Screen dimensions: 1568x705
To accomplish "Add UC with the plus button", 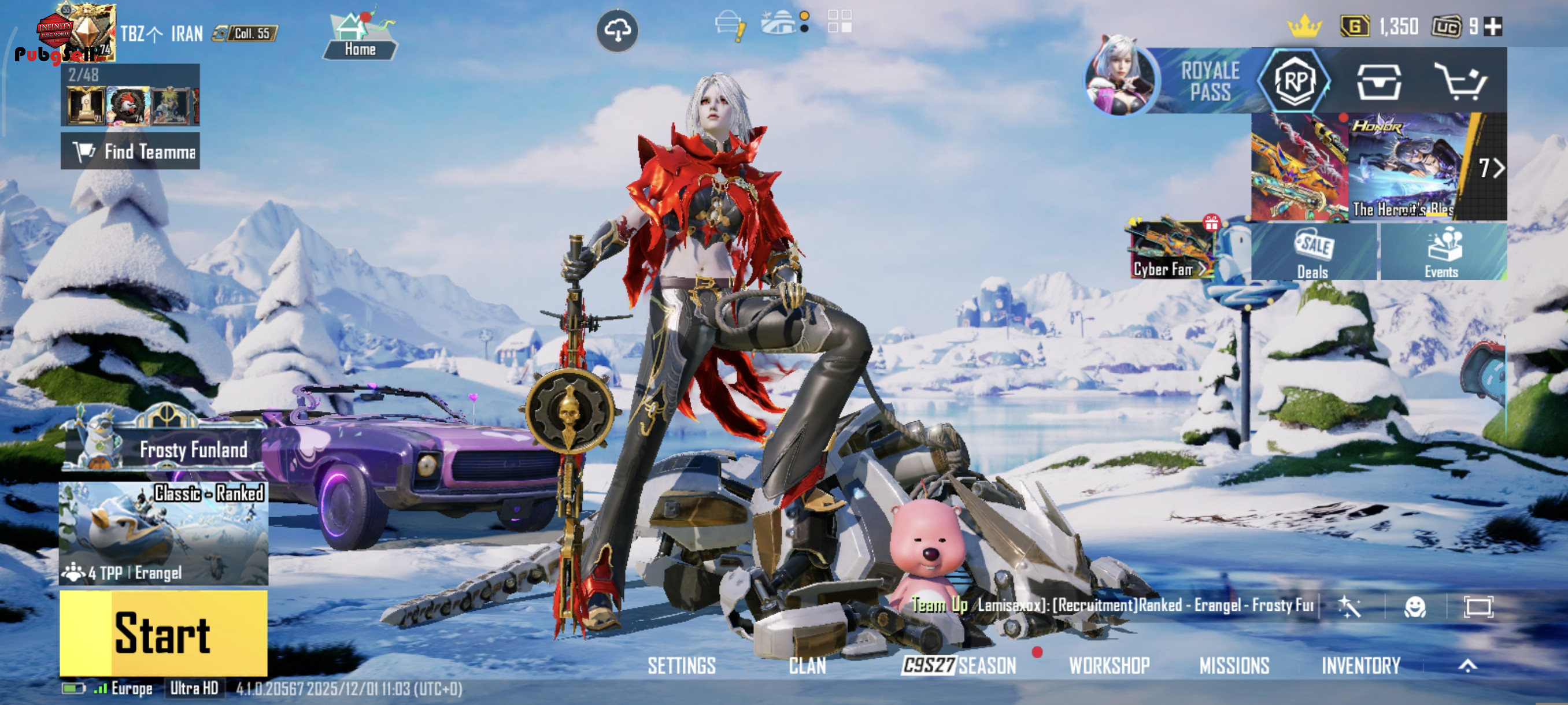I will (1493, 27).
